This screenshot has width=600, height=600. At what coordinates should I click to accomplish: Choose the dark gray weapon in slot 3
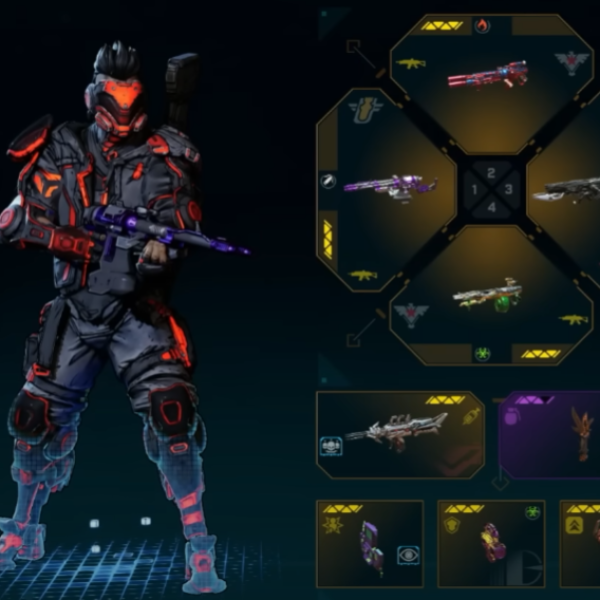pyautogui.click(x=566, y=189)
